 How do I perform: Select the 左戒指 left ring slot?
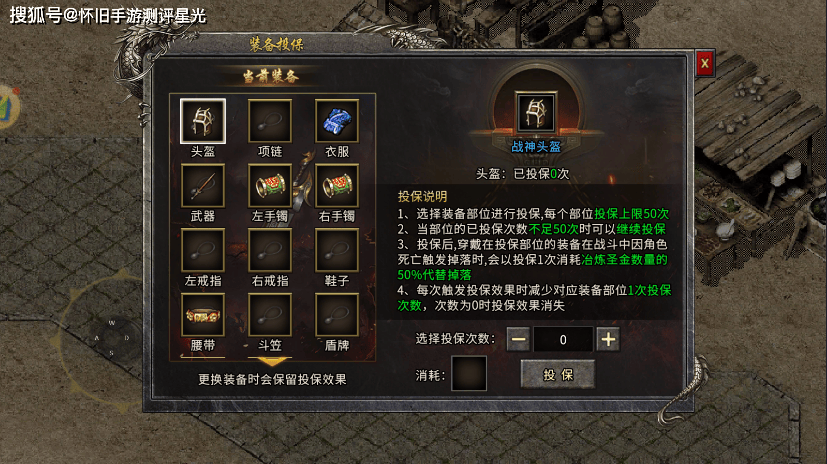tap(203, 249)
